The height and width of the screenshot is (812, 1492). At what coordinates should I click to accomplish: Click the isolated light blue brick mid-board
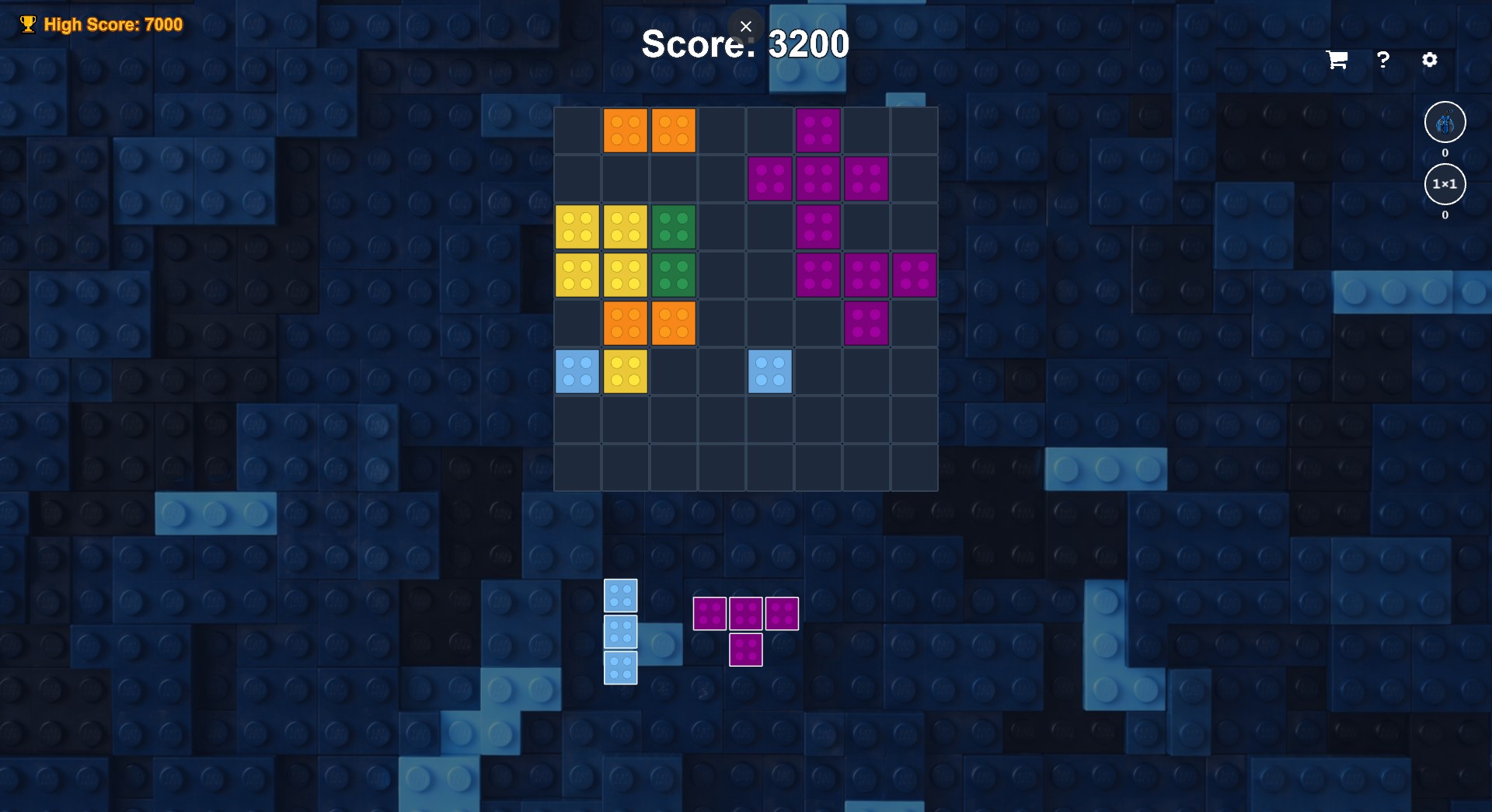click(770, 371)
